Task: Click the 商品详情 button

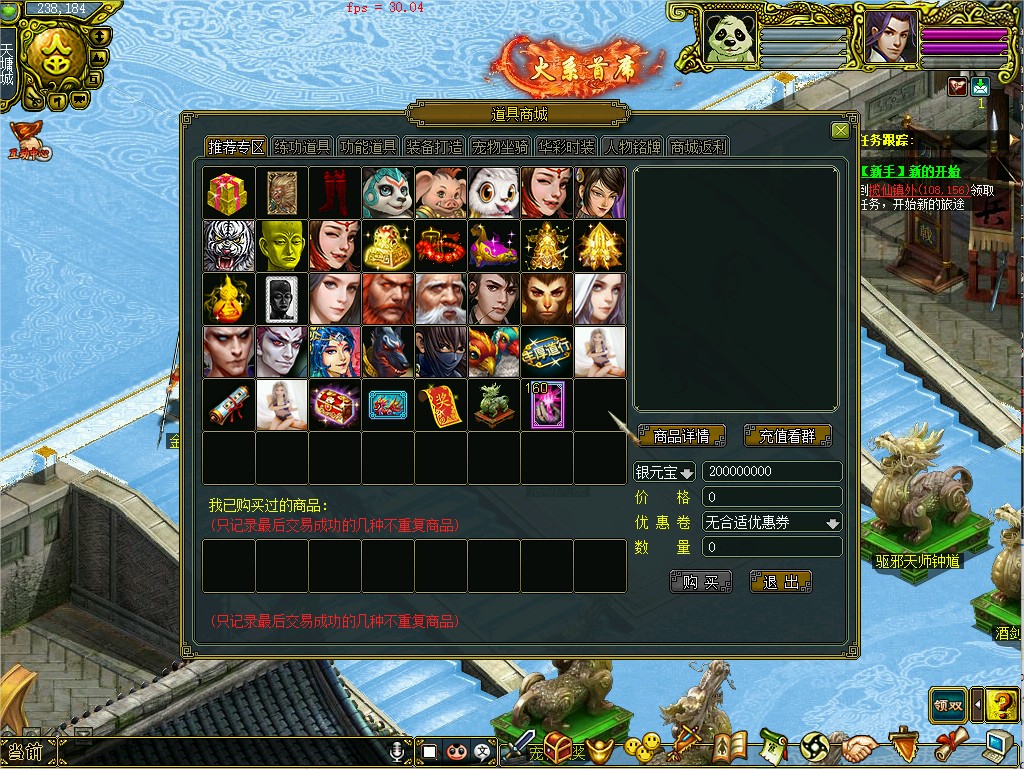Action: (681, 436)
